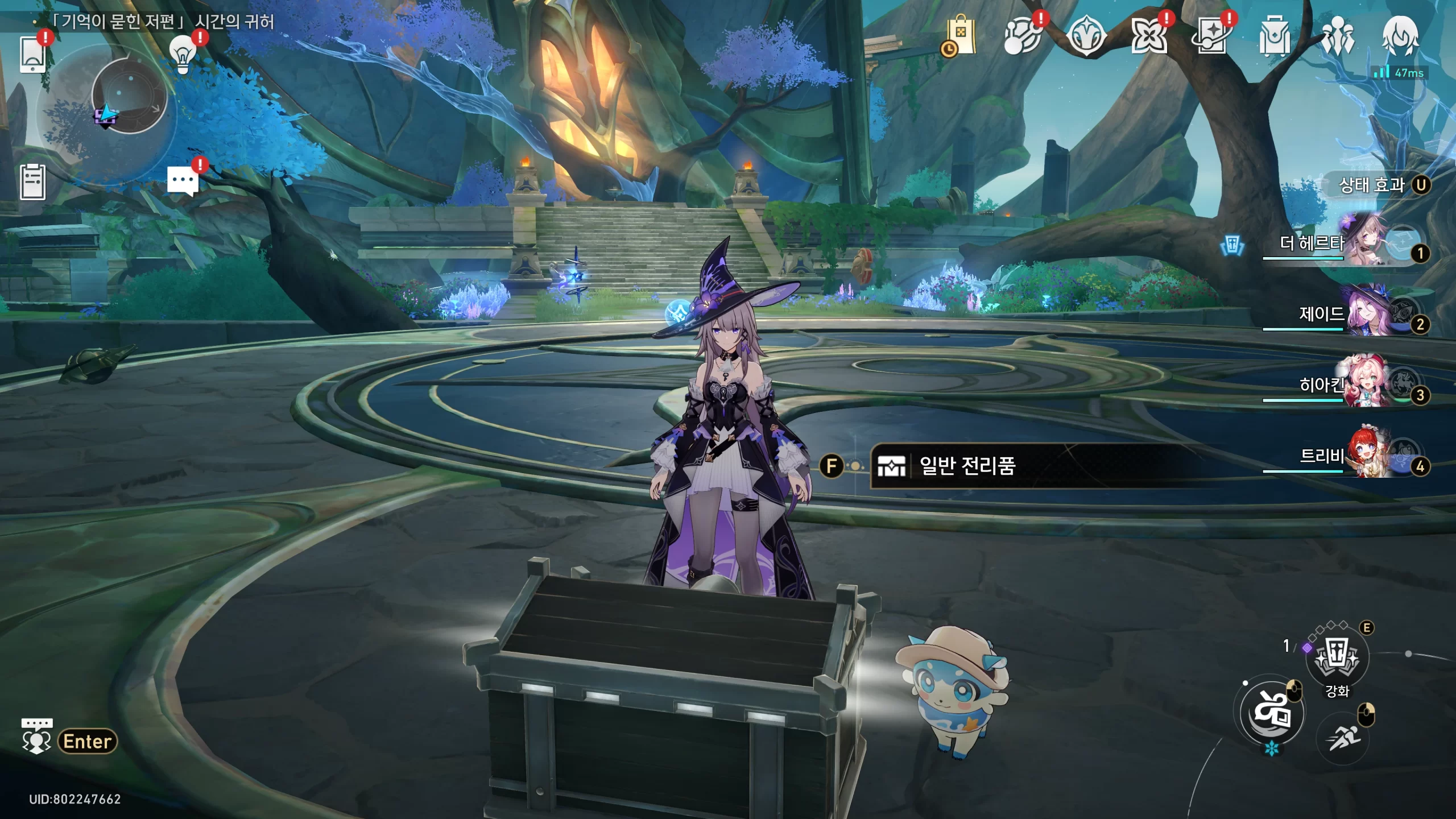Screen dimensions: 1456x819
Task: Open the orbiting planet warp icon
Action: tap(1023, 36)
